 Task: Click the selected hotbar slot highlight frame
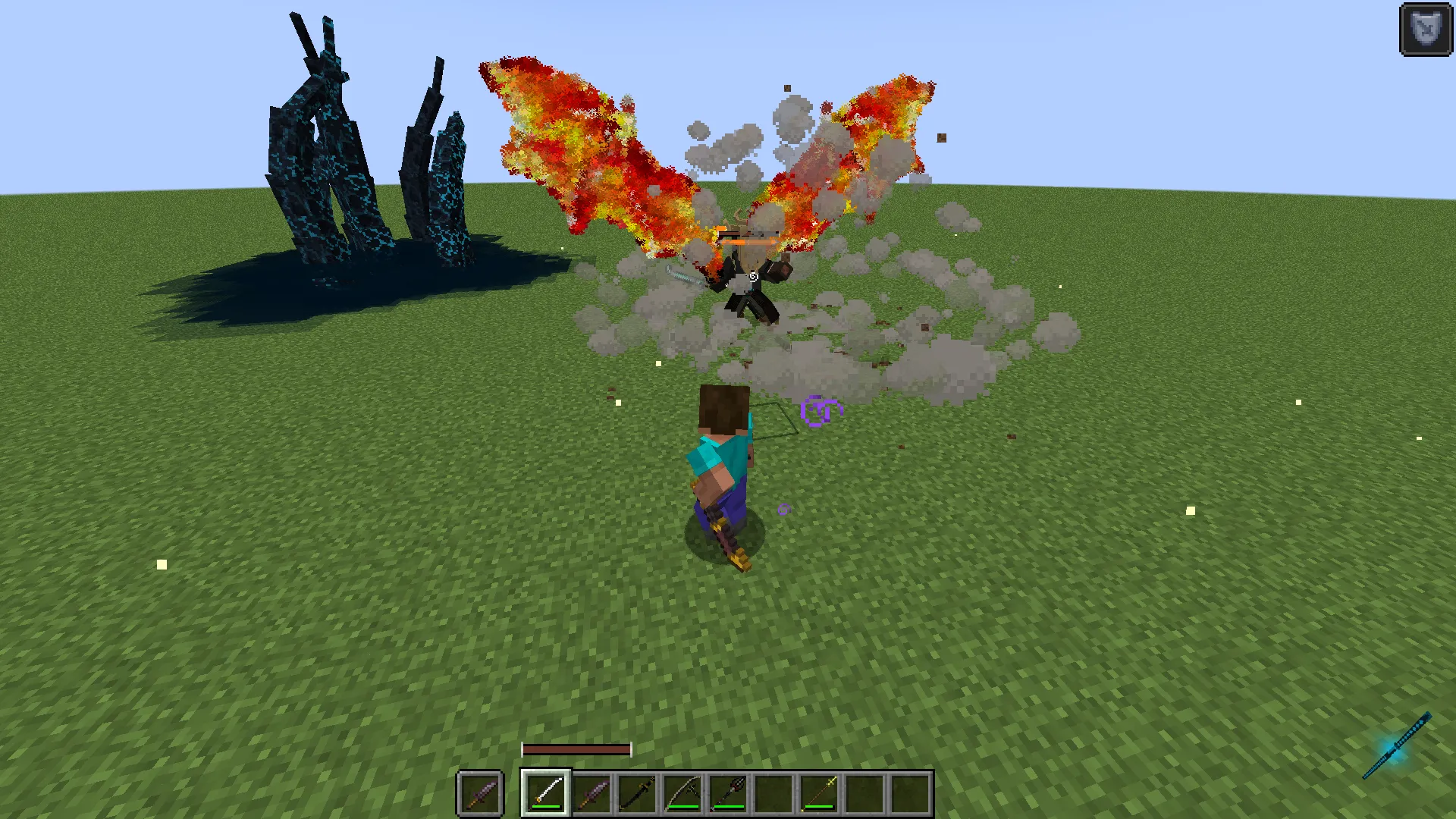click(546, 792)
